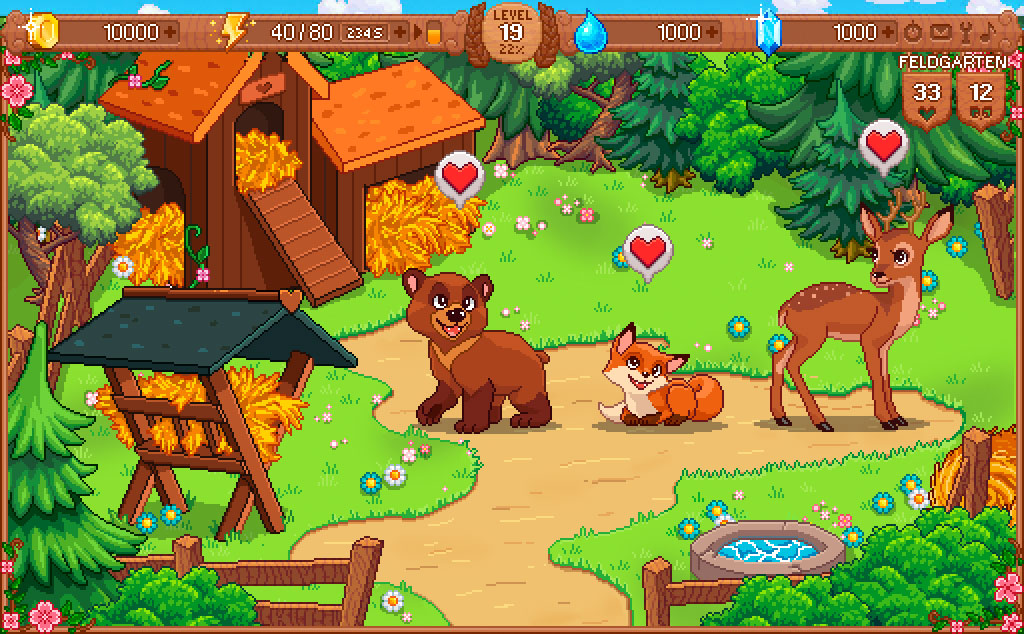Open the Level 19 badge

click(x=511, y=33)
